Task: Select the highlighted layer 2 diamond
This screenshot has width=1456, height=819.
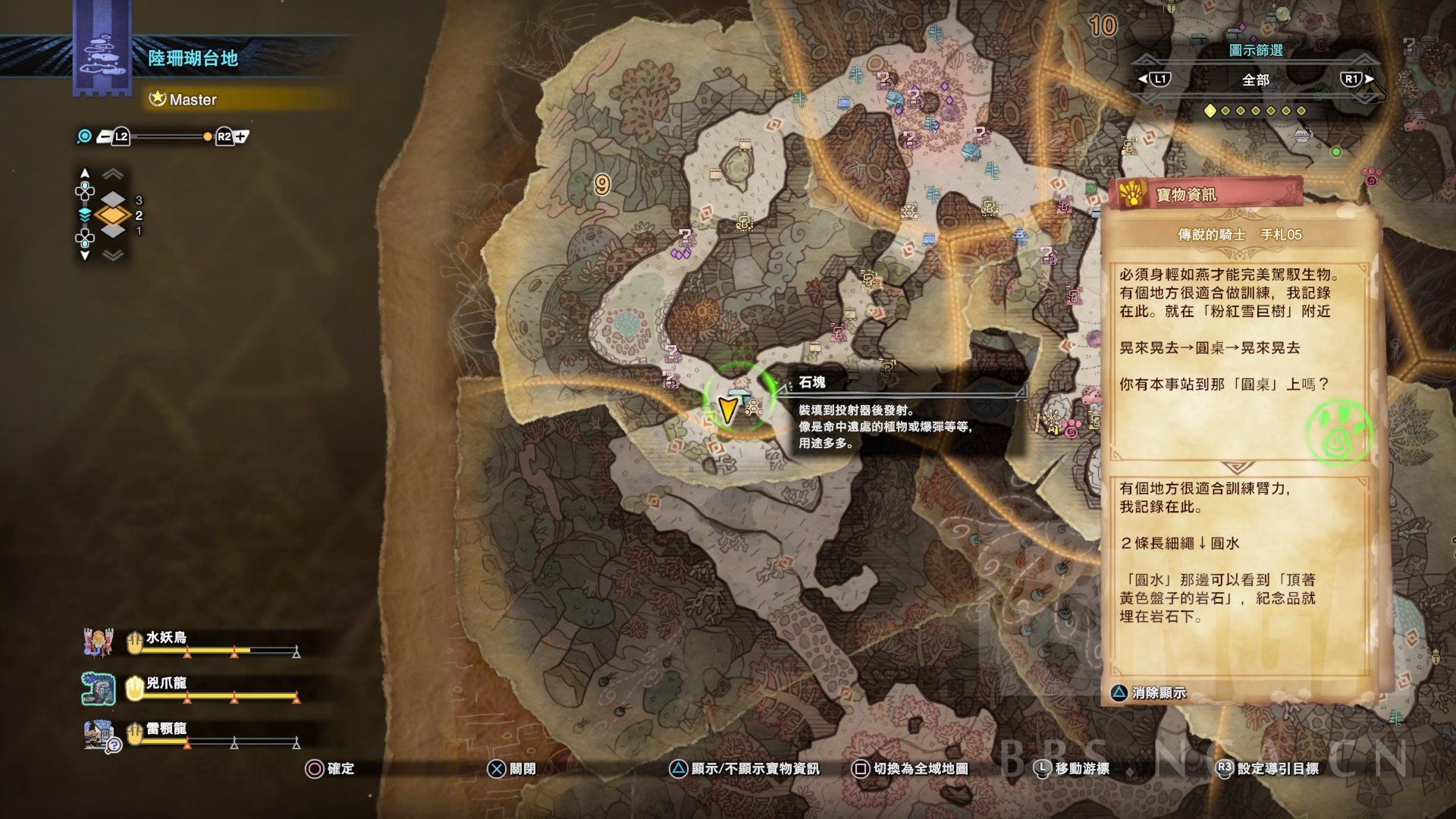Action: pos(113,215)
